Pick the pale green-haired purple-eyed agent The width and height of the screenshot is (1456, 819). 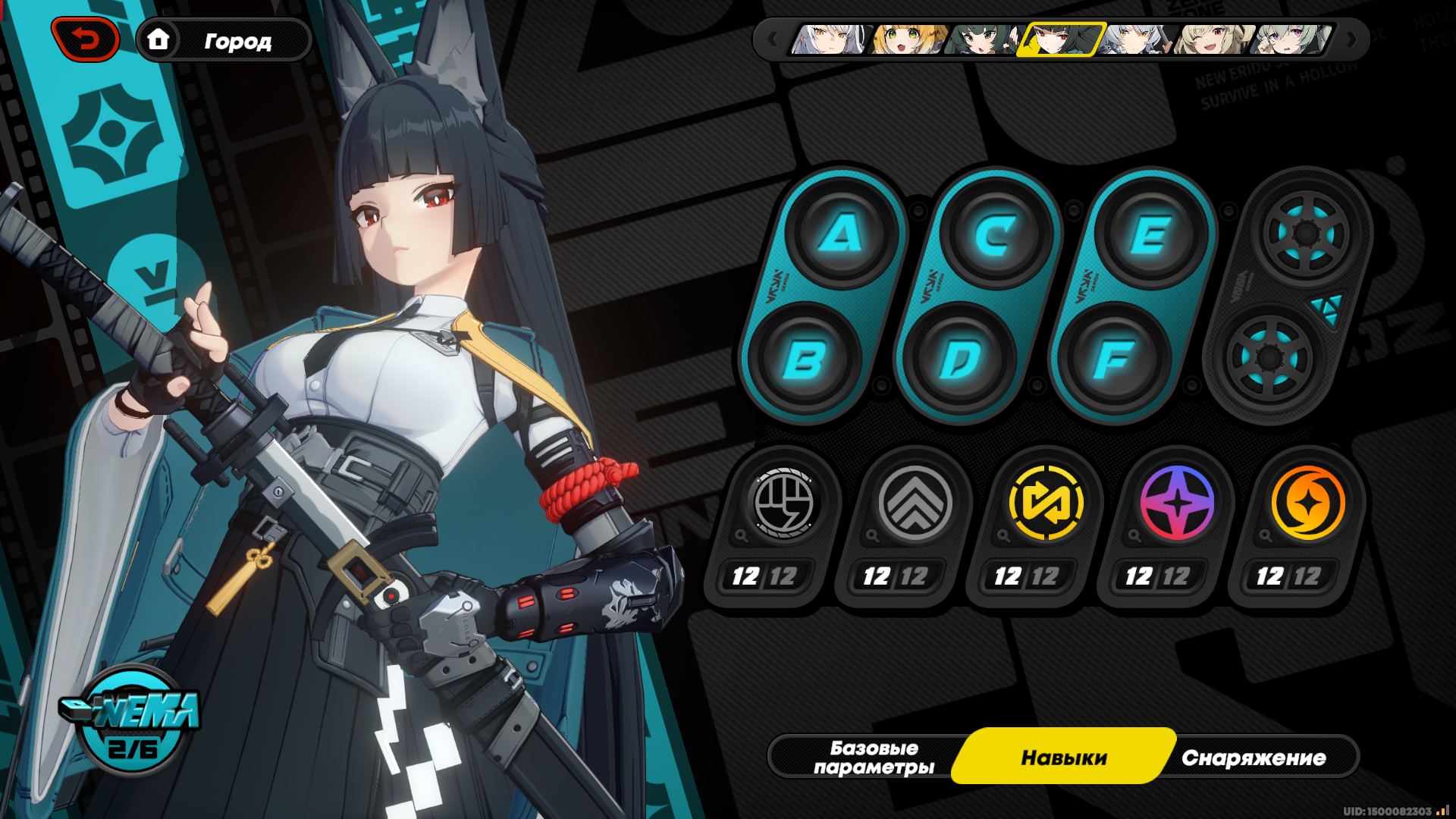pyautogui.click(x=1291, y=39)
